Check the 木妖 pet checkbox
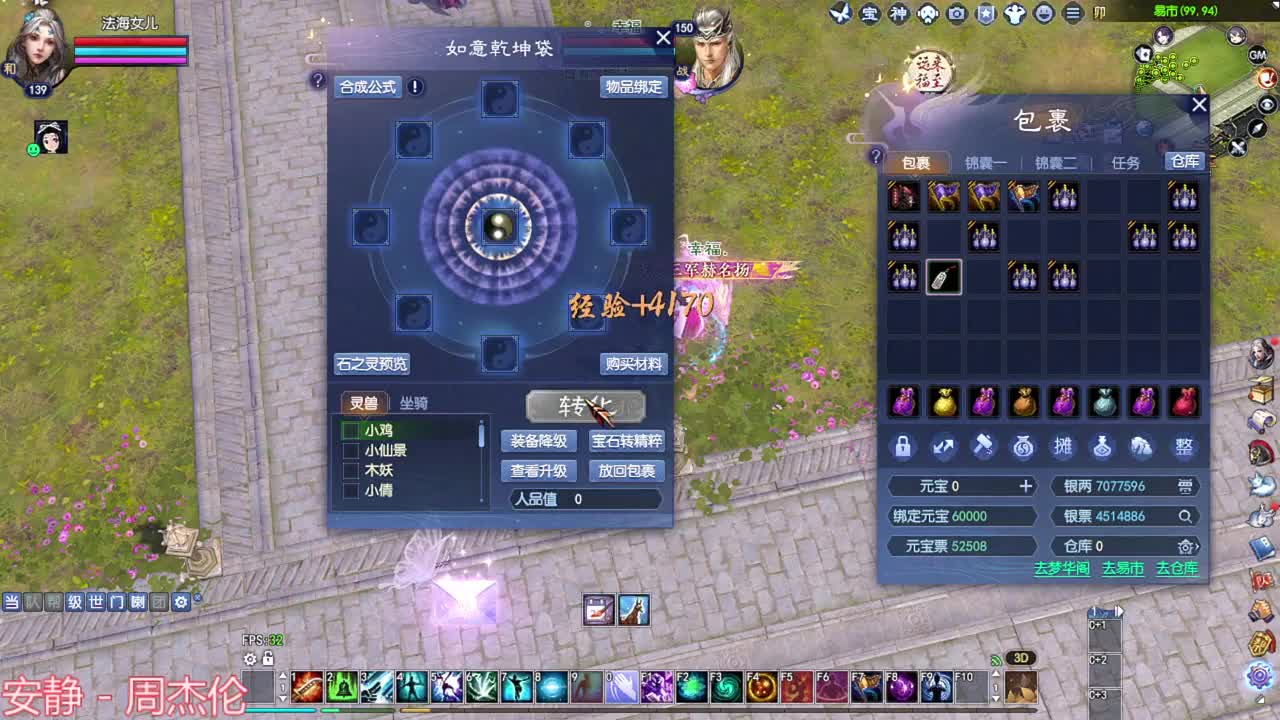 pos(349,470)
